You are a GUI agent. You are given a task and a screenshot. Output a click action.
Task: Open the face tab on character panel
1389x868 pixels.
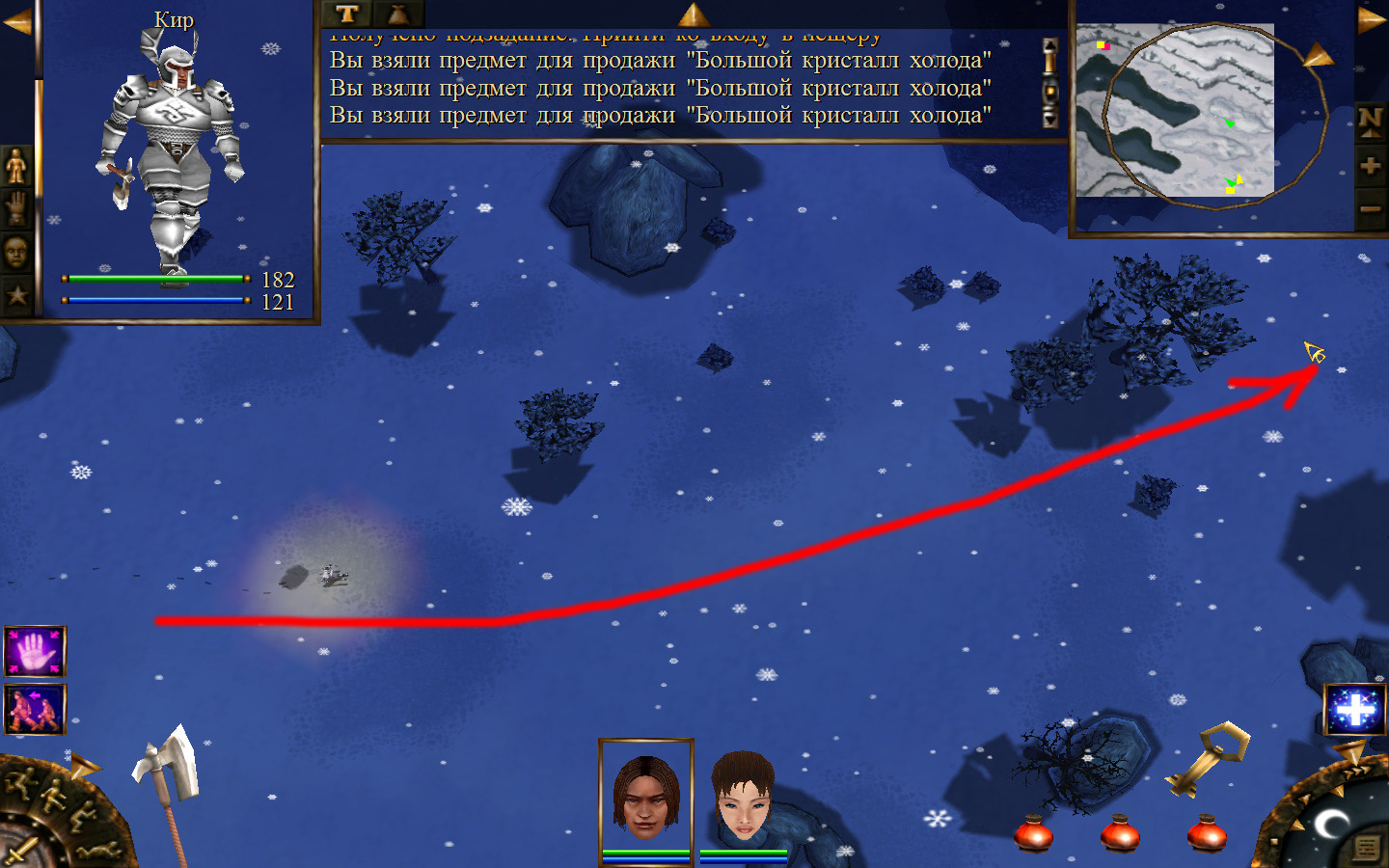pyautogui.click(x=16, y=253)
